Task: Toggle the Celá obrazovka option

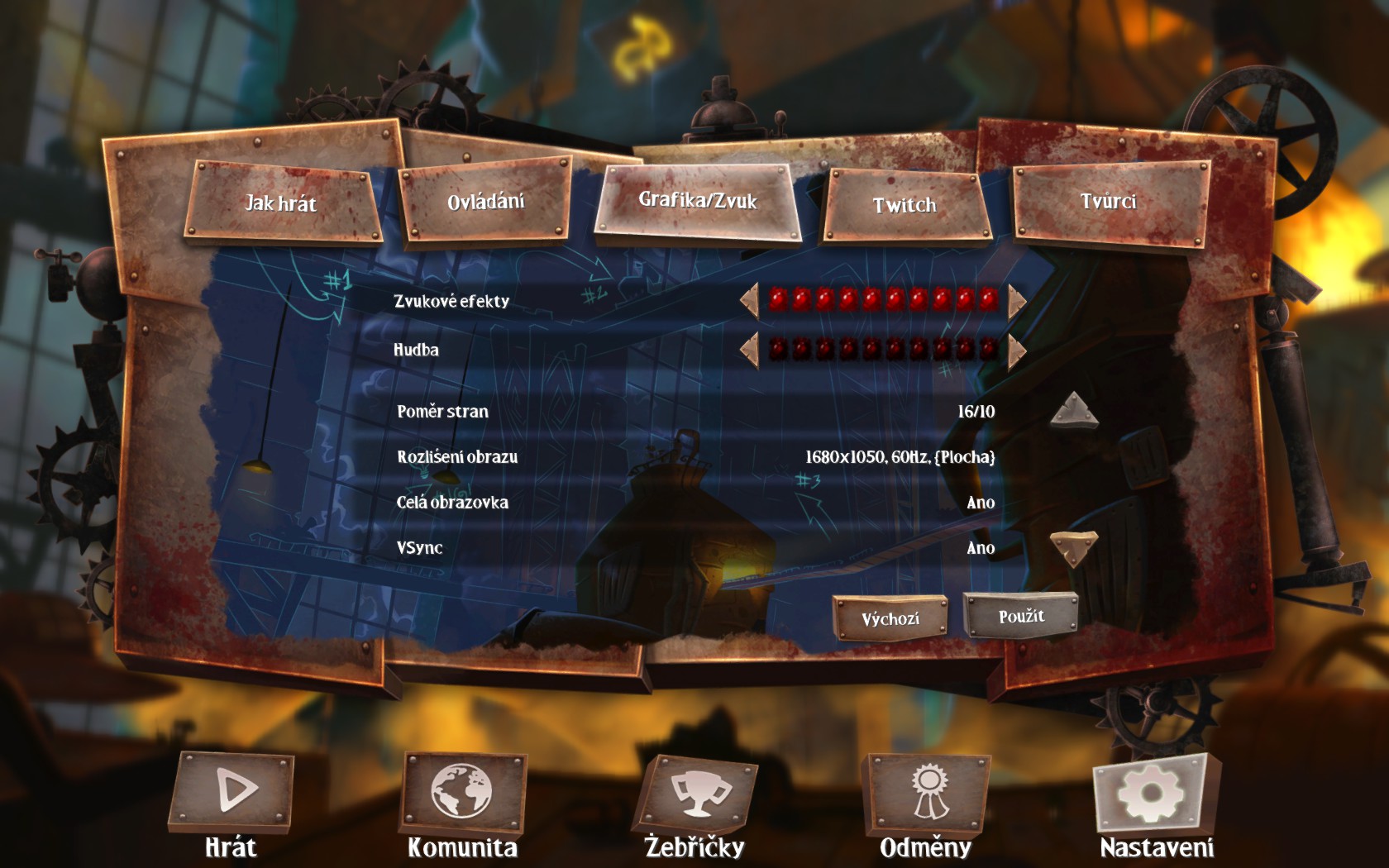Action: (x=694, y=503)
